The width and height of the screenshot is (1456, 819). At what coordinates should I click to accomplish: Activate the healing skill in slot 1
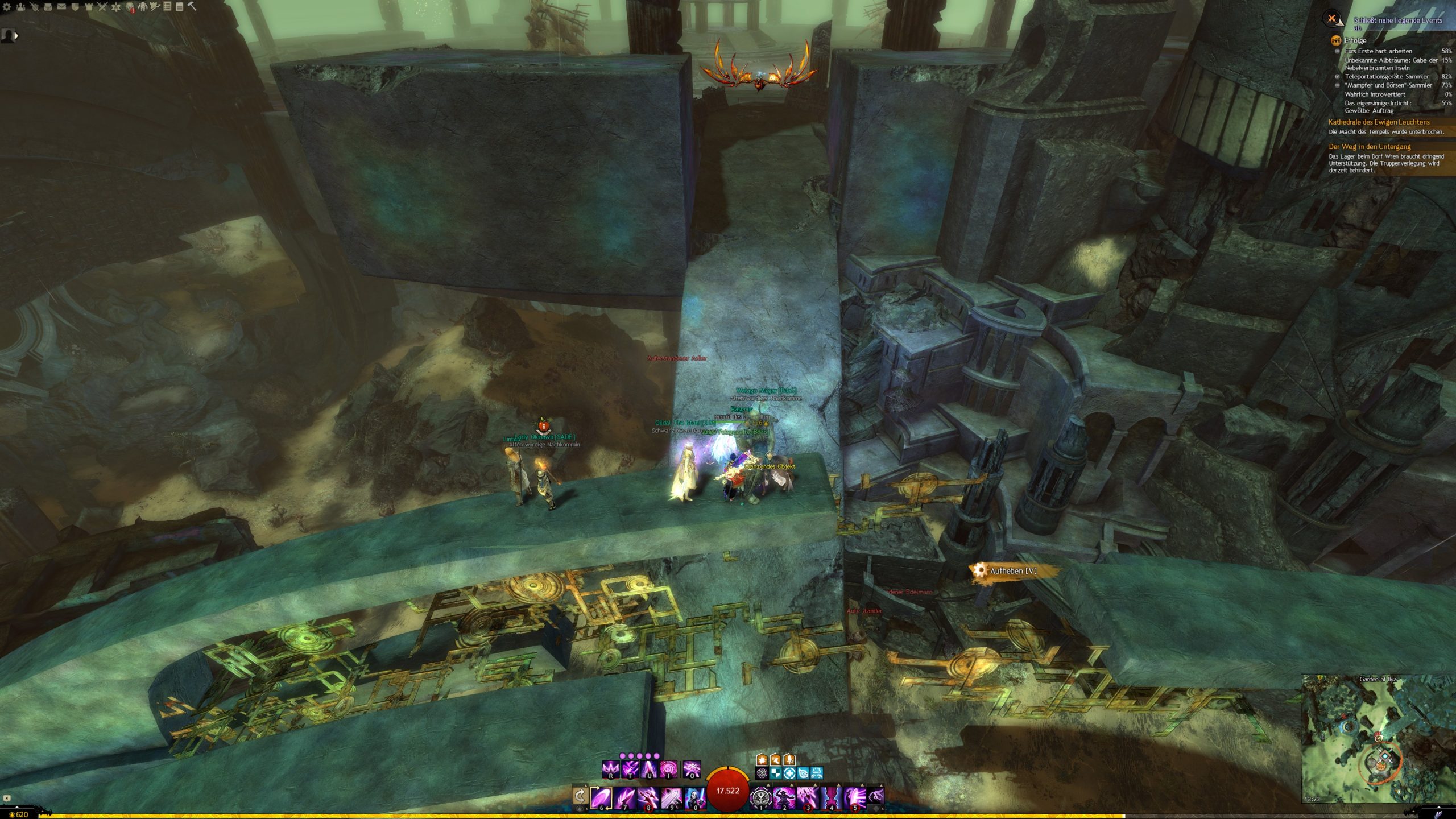point(760,797)
